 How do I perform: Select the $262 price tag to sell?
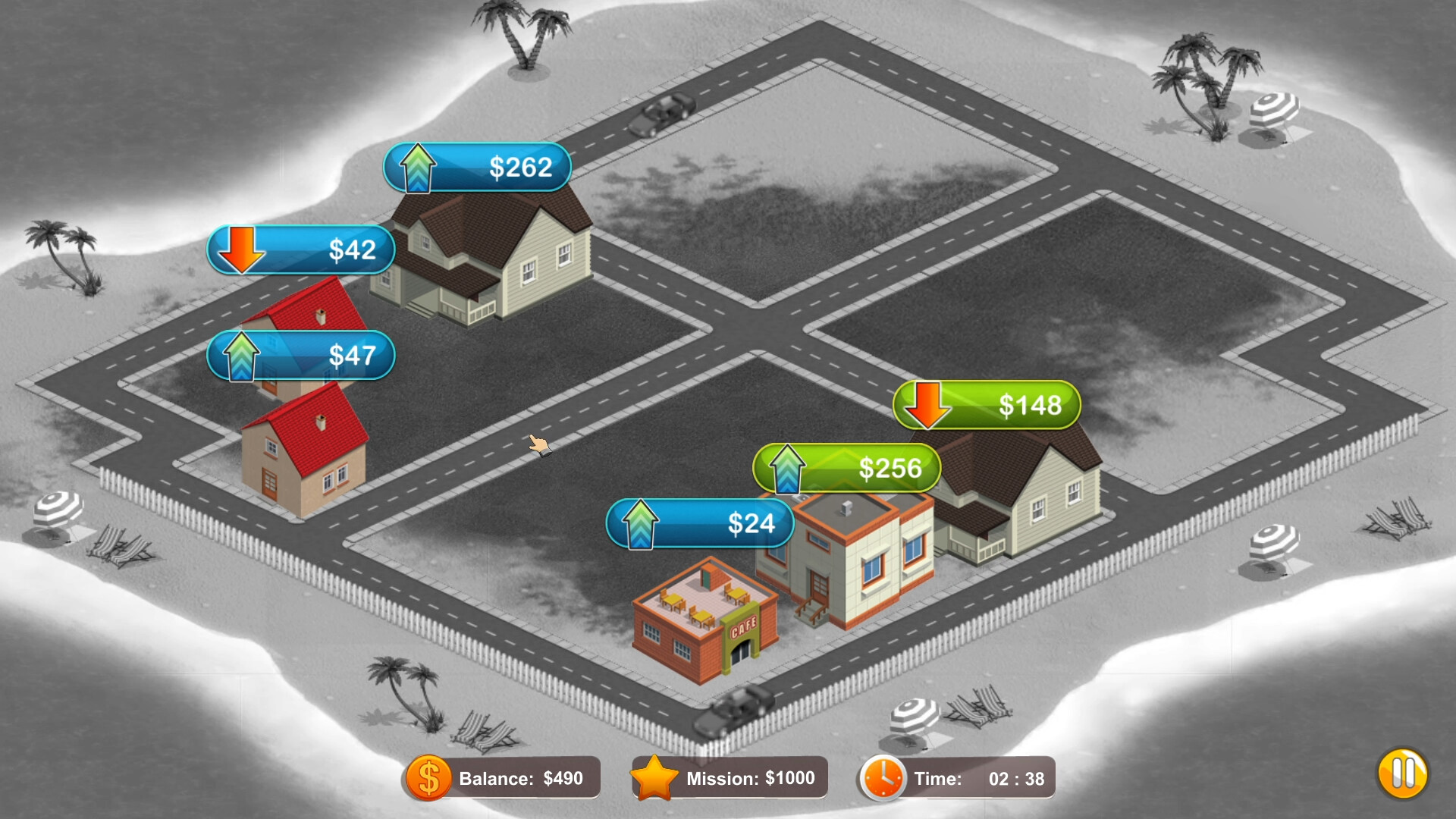coord(500,168)
